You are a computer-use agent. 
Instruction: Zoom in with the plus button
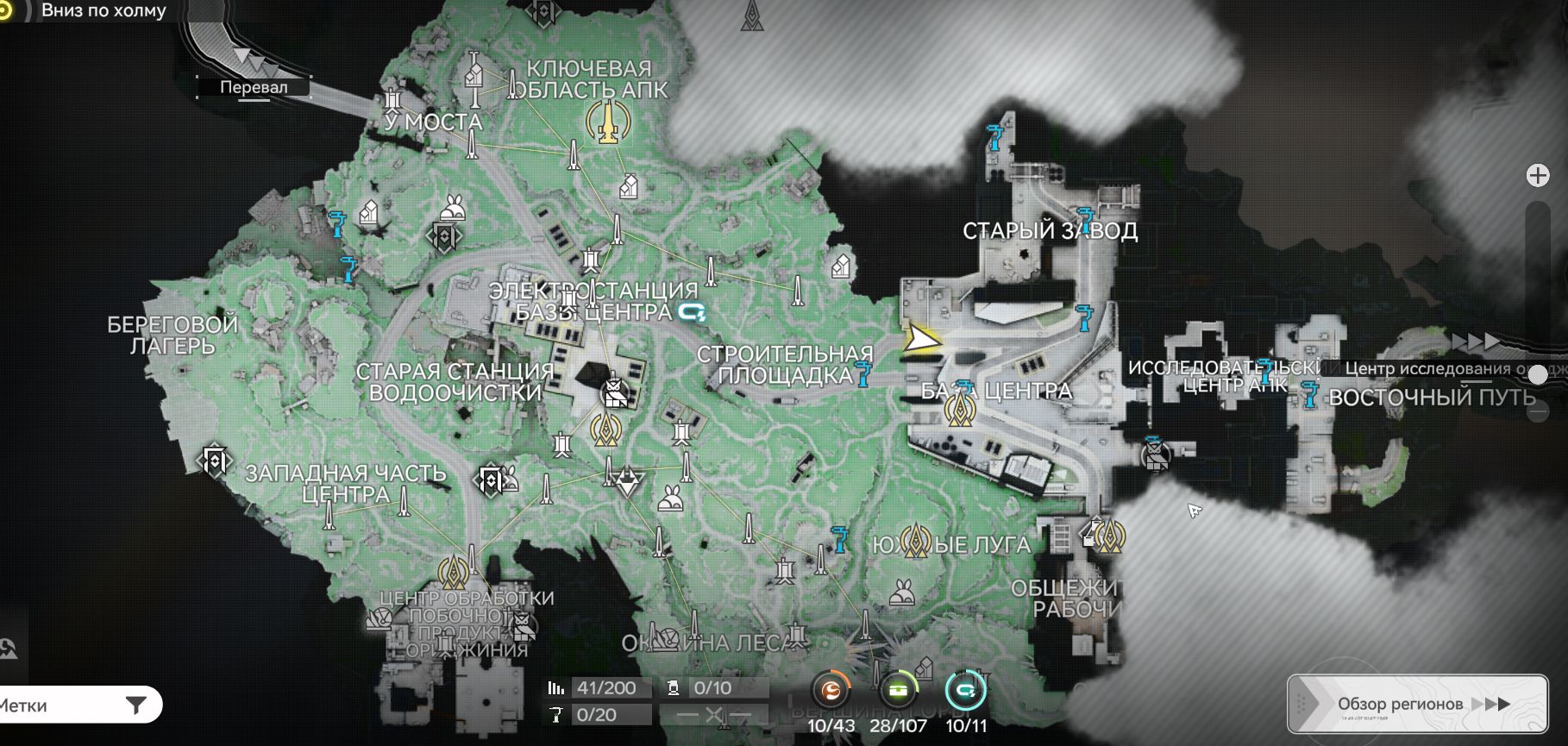pos(1537,176)
